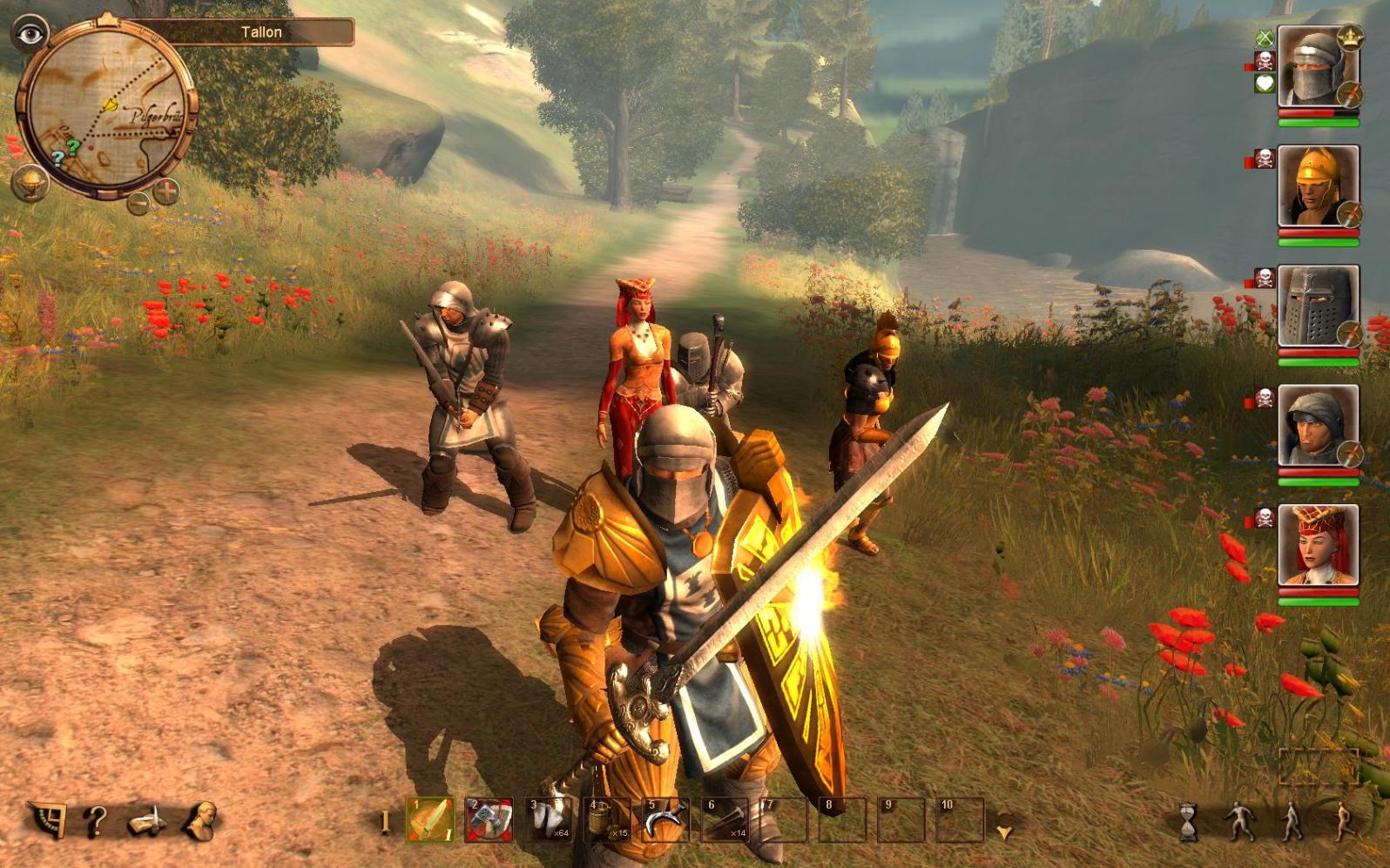Zoom in the minimap with plus button
Image resolution: width=1390 pixels, height=868 pixels.
tap(166, 190)
